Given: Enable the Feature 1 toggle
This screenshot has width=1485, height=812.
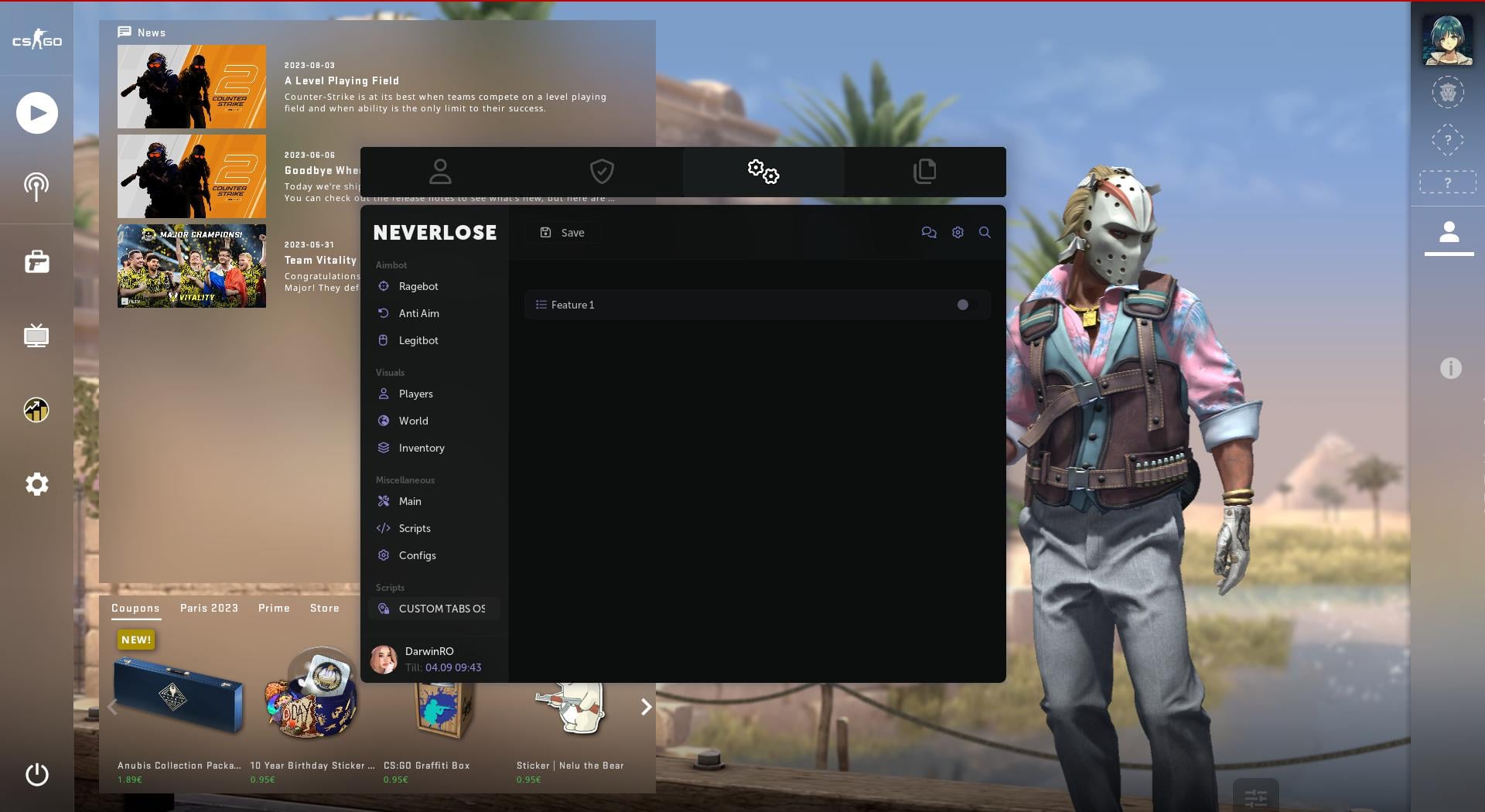Looking at the screenshot, I should (963, 305).
